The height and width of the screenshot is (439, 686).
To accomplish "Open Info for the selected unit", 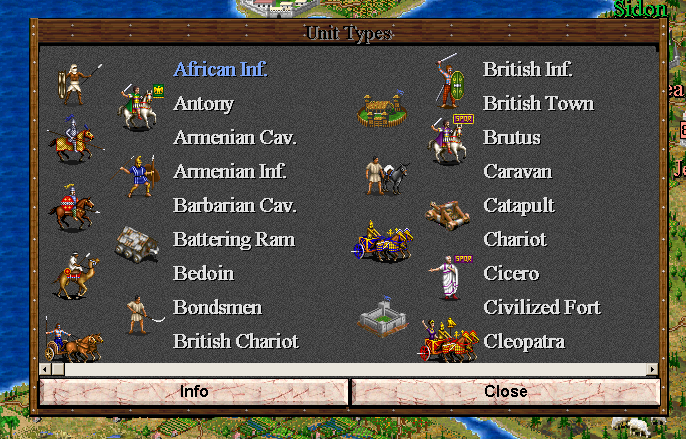I will [194, 391].
